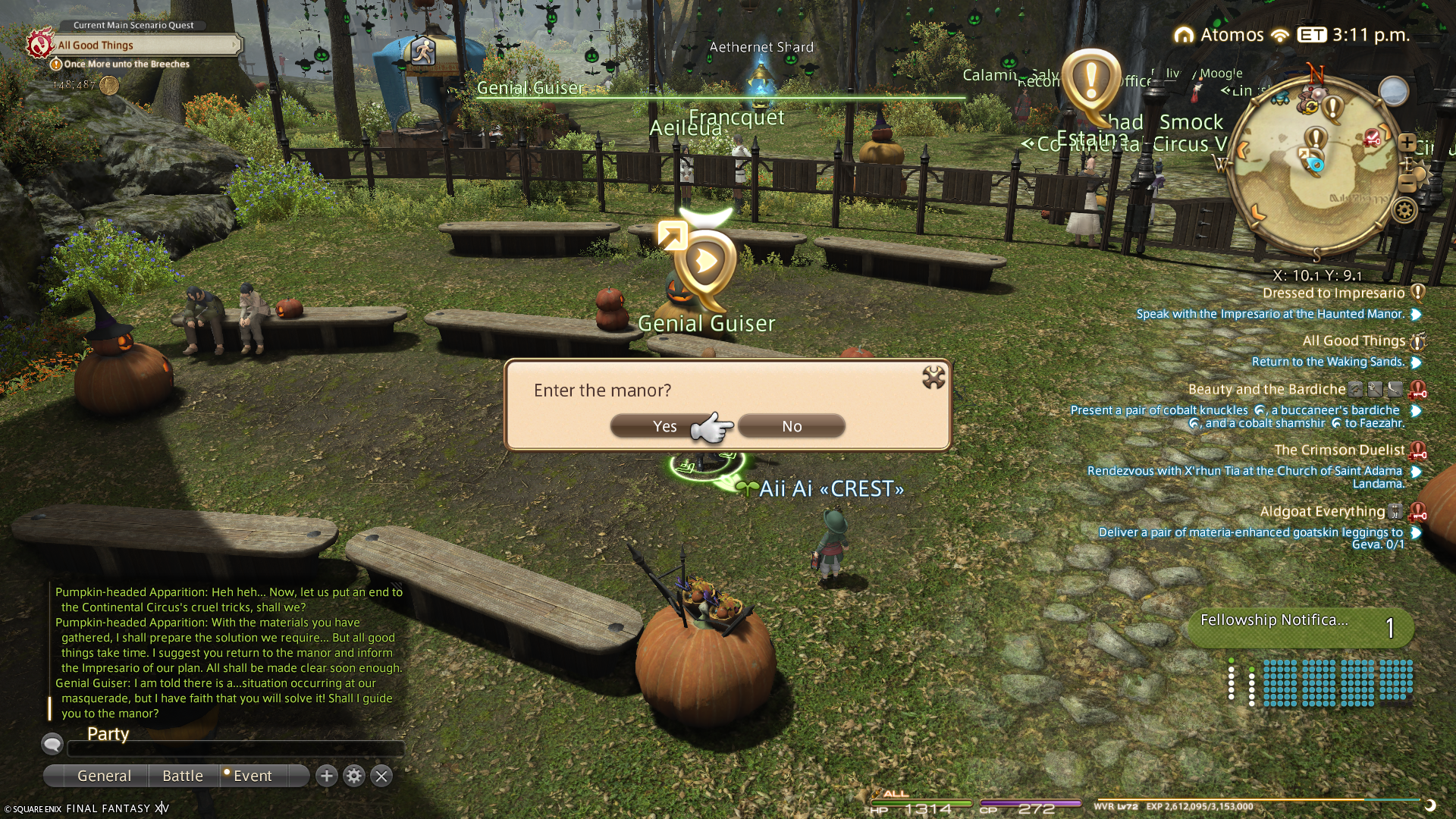The image size is (1456, 819).
Task: Open Beauty and the Bardiche quest entry
Action: (1266, 390)
